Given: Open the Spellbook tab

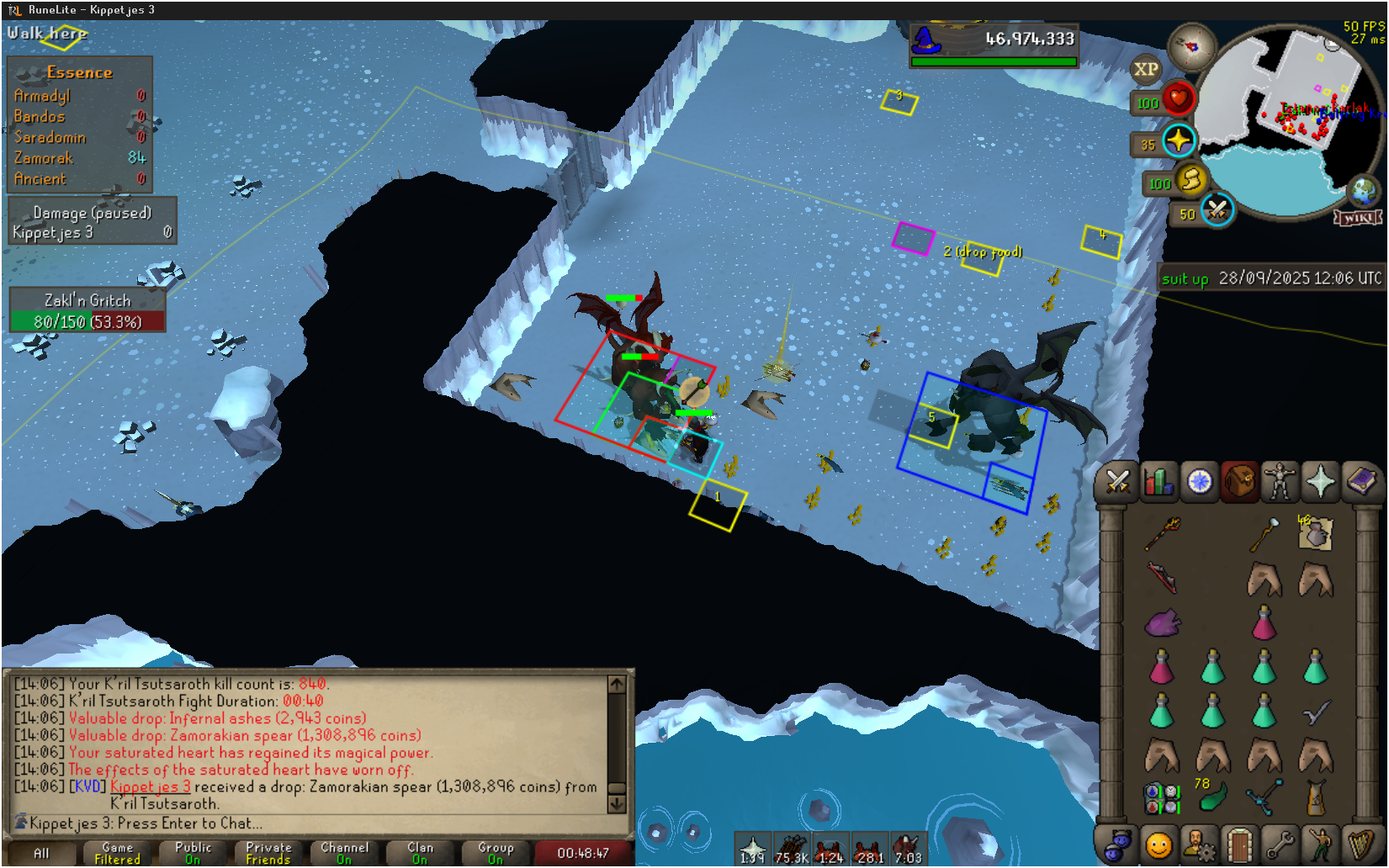Looking at the screenshot, I should pyautogui.click(x=1360, y=482).
